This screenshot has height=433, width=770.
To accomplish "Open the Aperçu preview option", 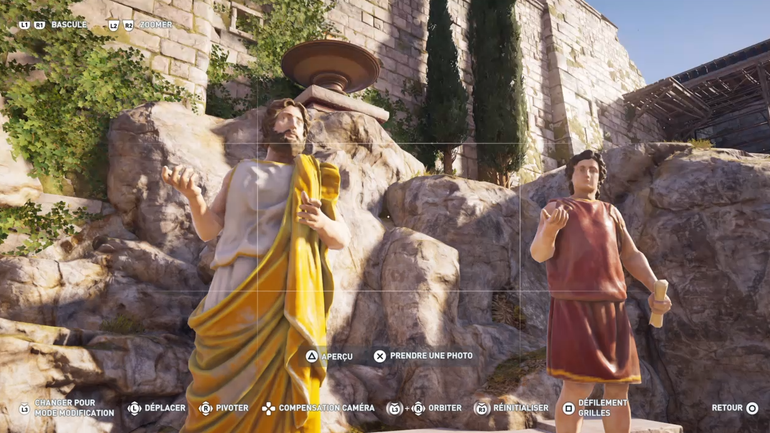I will (x=329, y=356).
